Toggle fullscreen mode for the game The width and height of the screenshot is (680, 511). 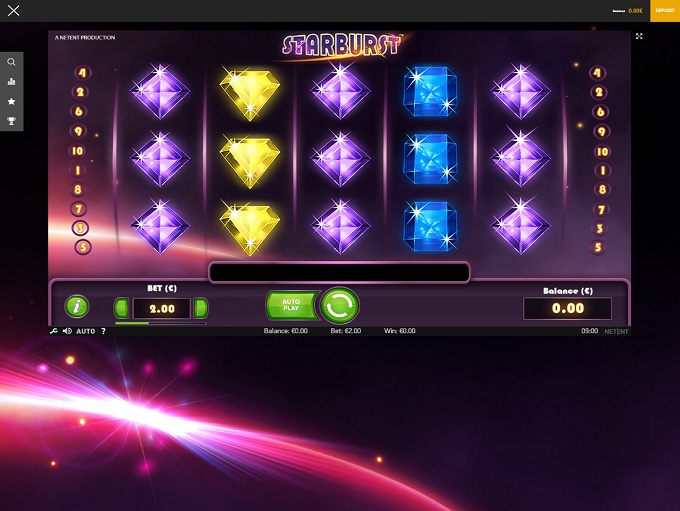coord(639,36)
